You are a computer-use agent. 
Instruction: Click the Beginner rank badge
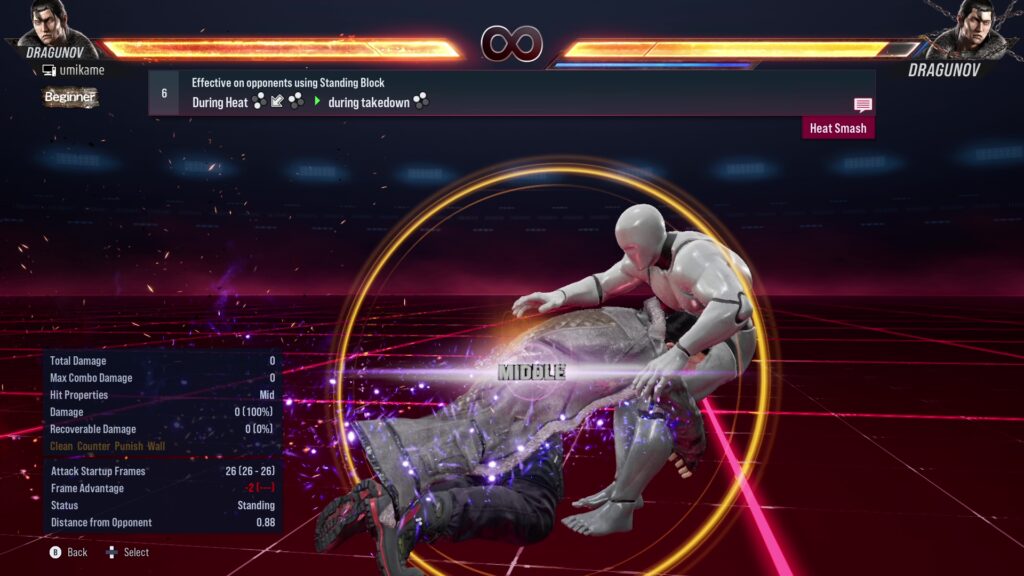69,97
